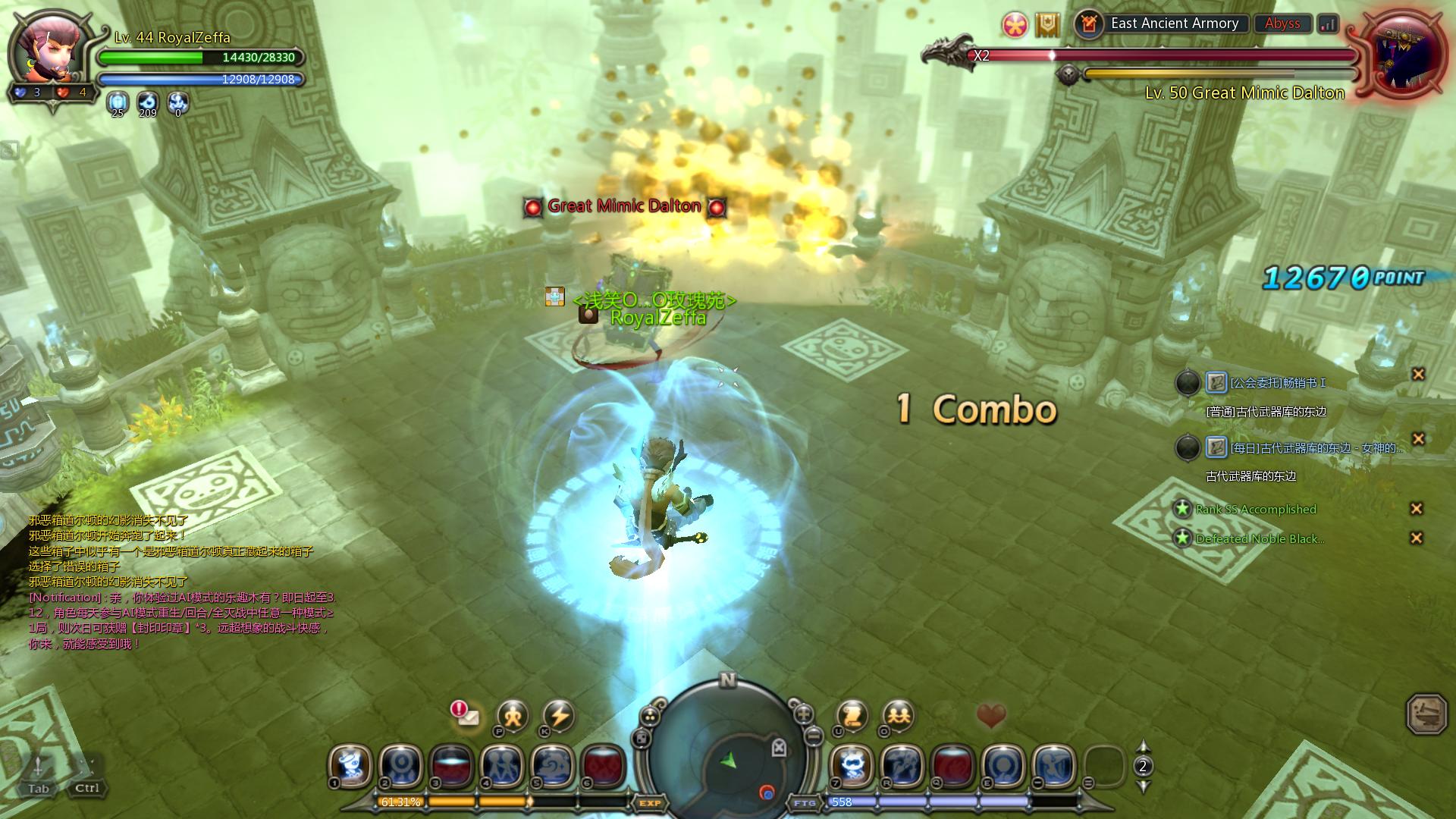Use the hotbar slot 7 mascot skill
The image size is (1456, 819).
pos(853,766)
